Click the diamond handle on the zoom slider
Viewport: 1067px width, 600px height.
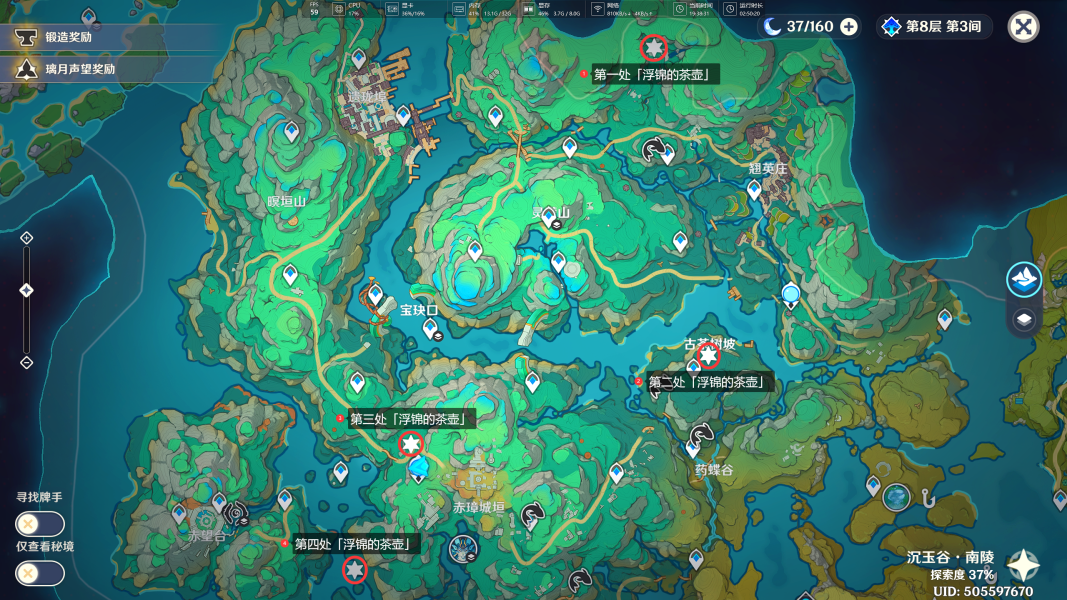pos(27,290)
